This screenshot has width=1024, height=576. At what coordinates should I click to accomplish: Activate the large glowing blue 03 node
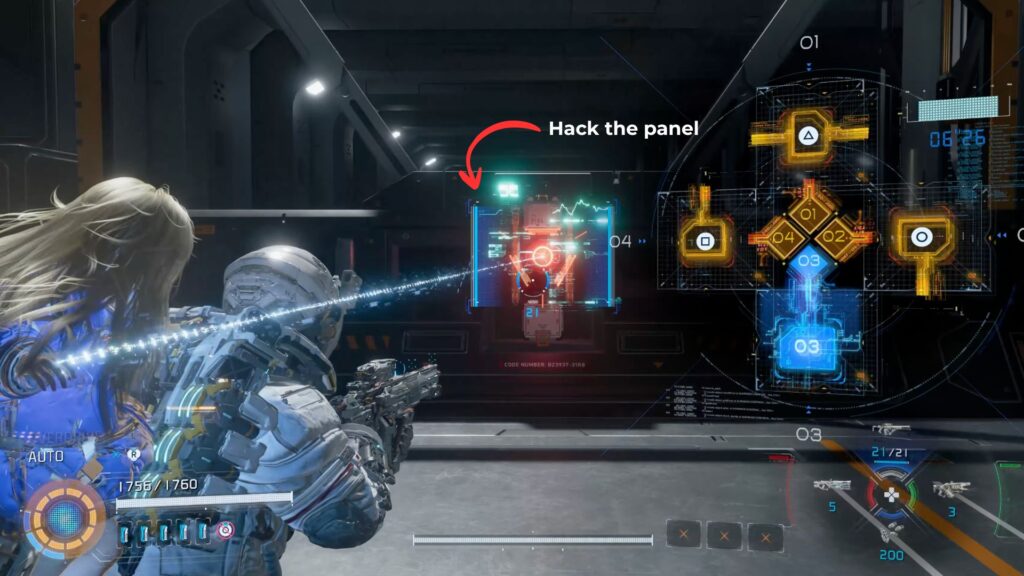click(807, 345)
